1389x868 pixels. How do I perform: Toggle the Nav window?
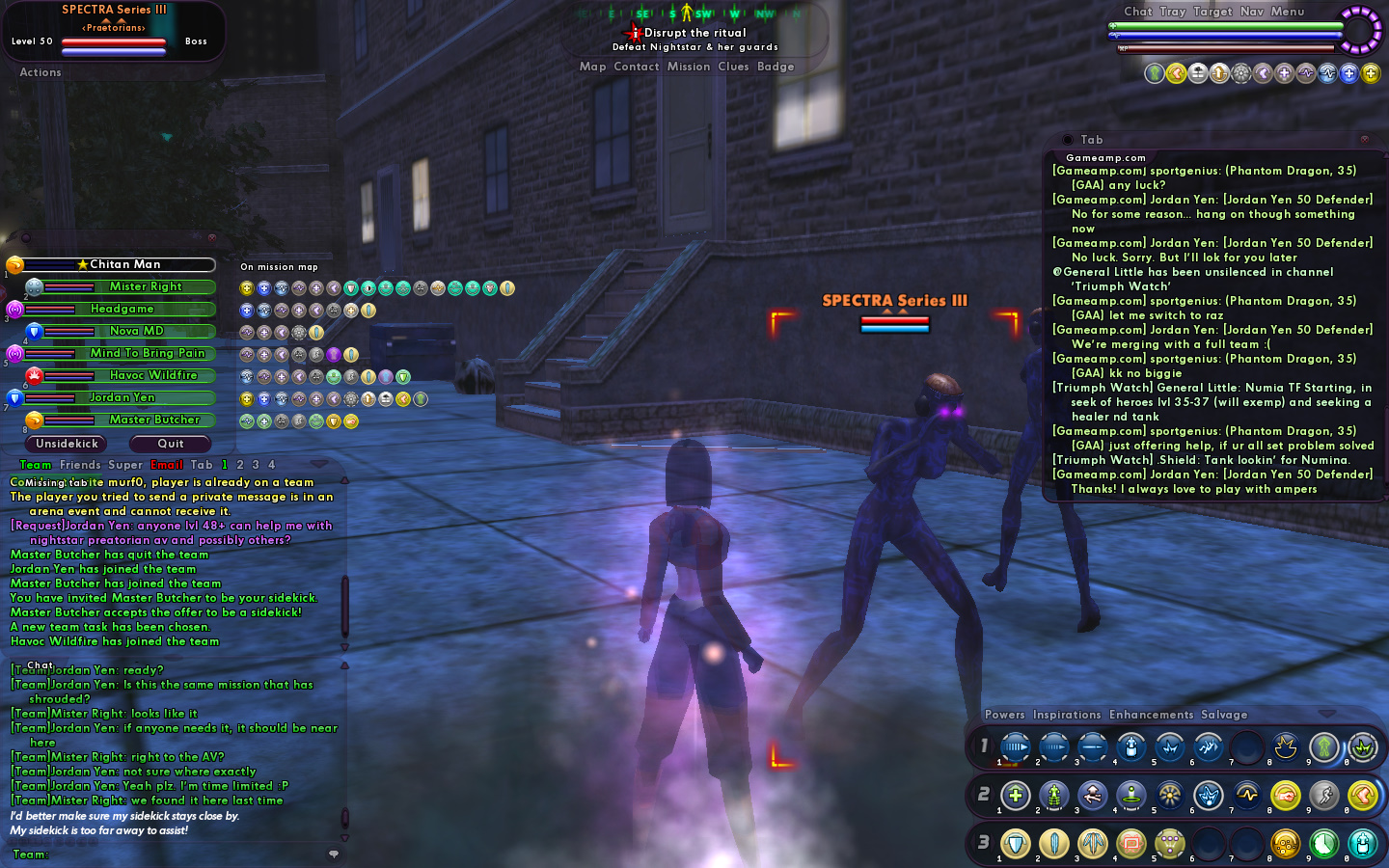(x=1252, y=12)
